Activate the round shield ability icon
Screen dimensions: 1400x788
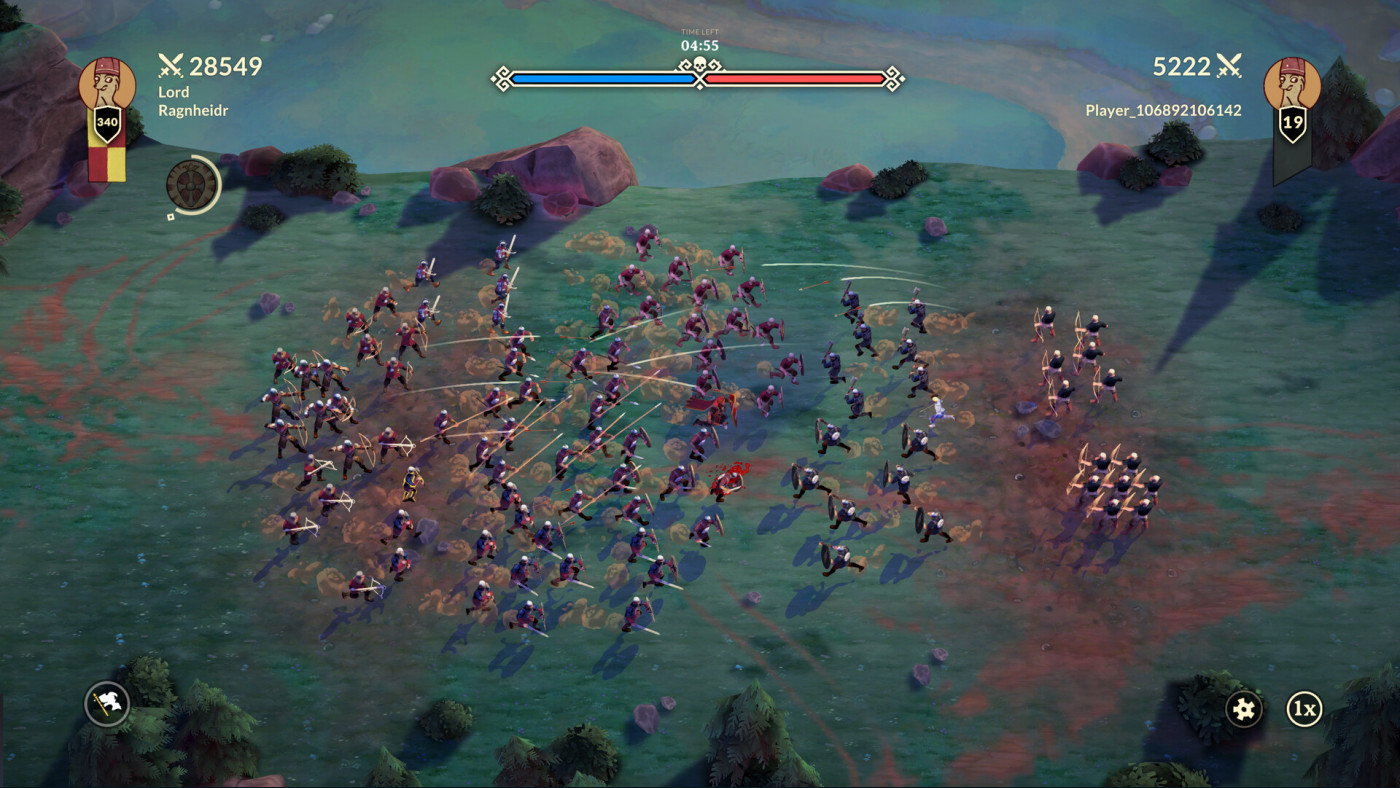(190, 184)
